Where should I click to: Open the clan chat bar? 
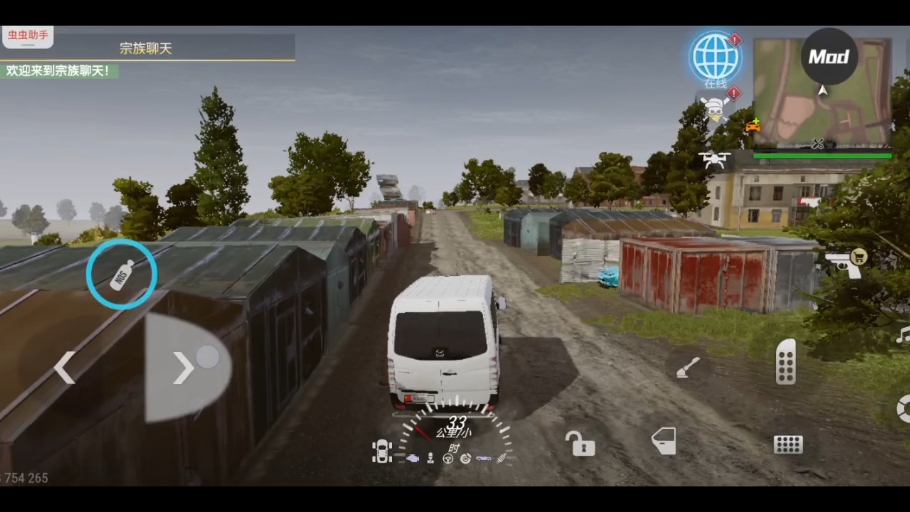pos(147,47)
